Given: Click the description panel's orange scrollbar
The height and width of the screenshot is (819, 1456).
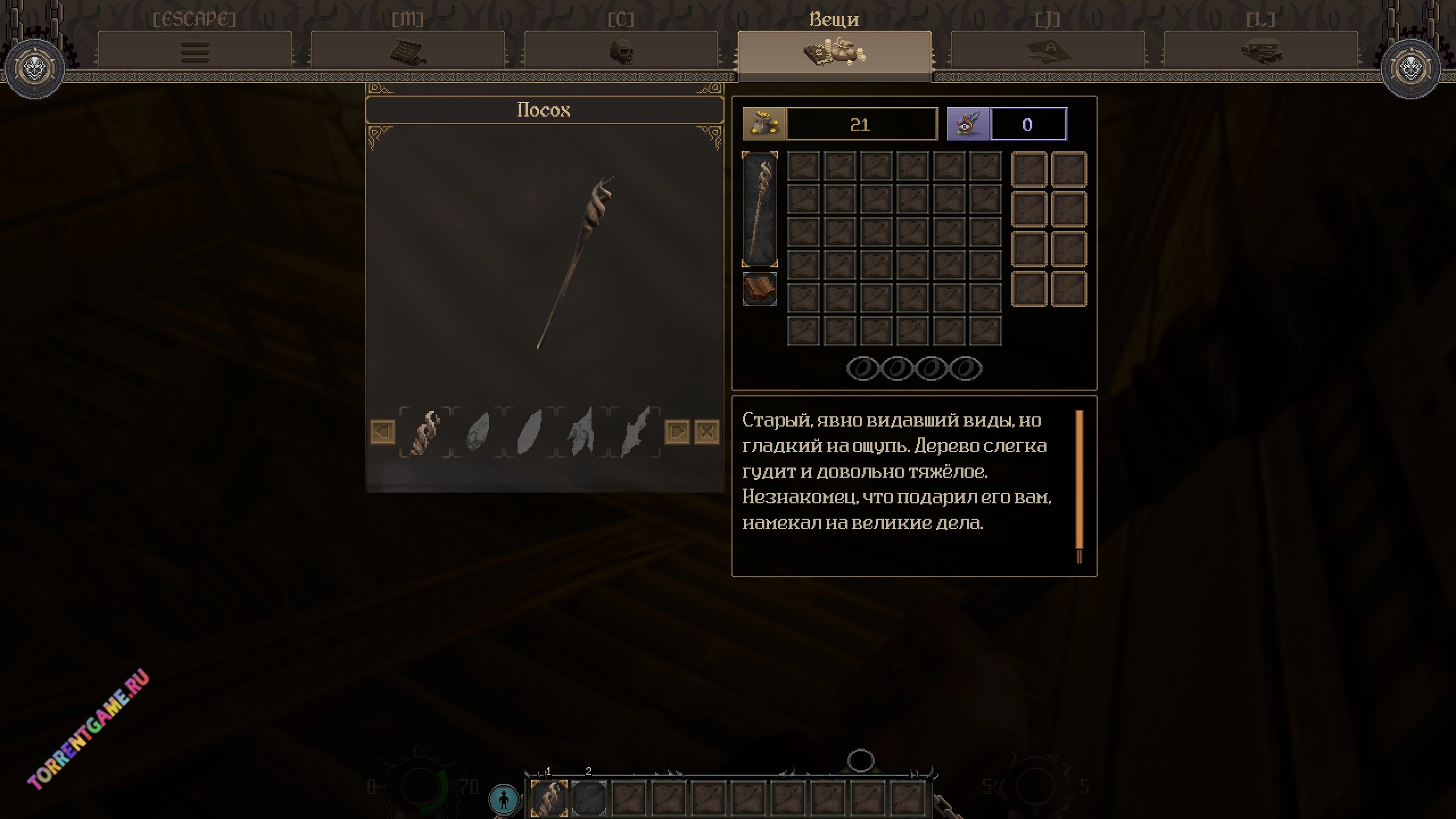Looking at the screenshot, I should [1079, 479].
